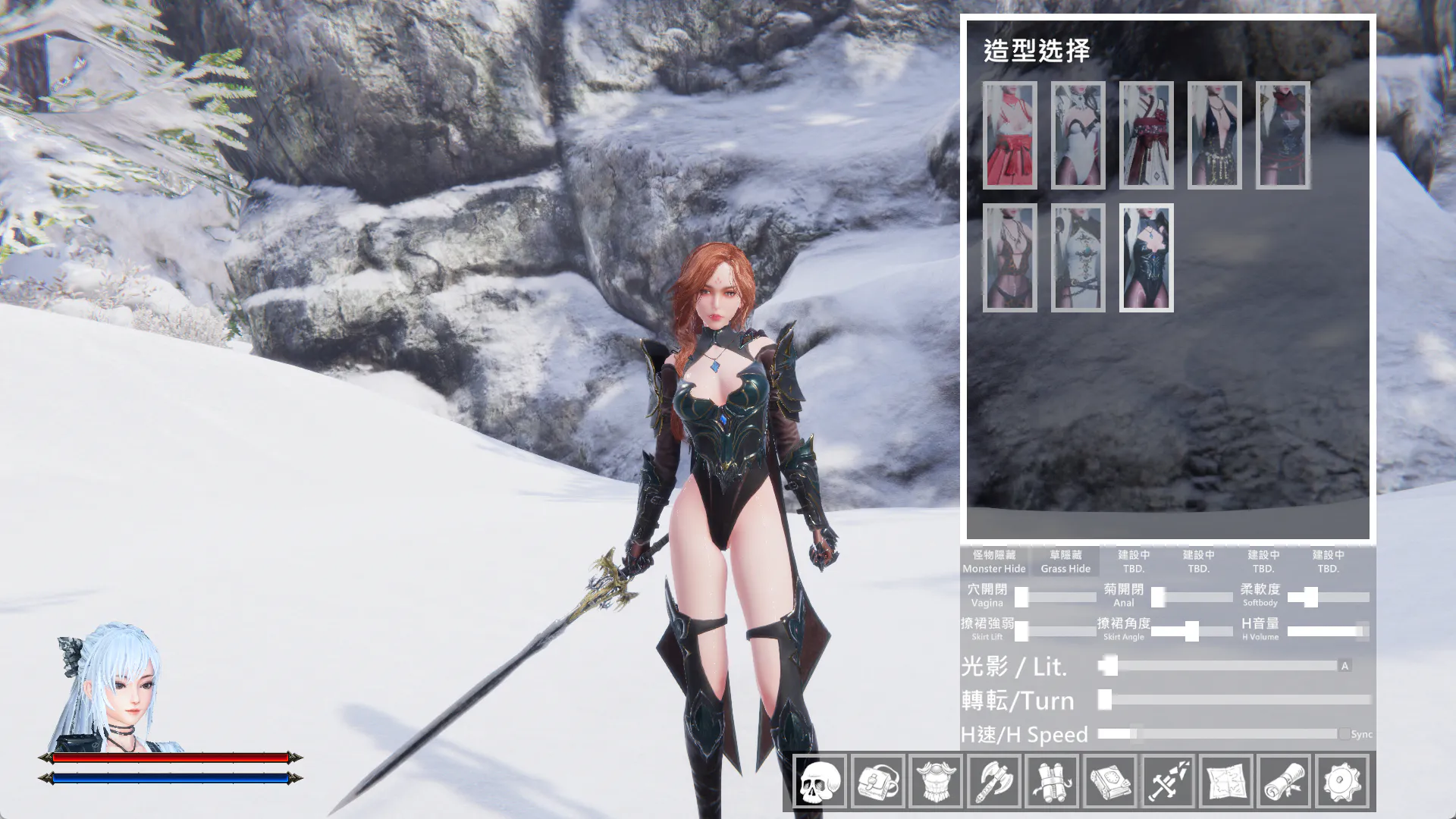This screenshot has width=1456, height=819.
Task: Select the white dress with teal gem outfit
Action: click(1078, 257)
